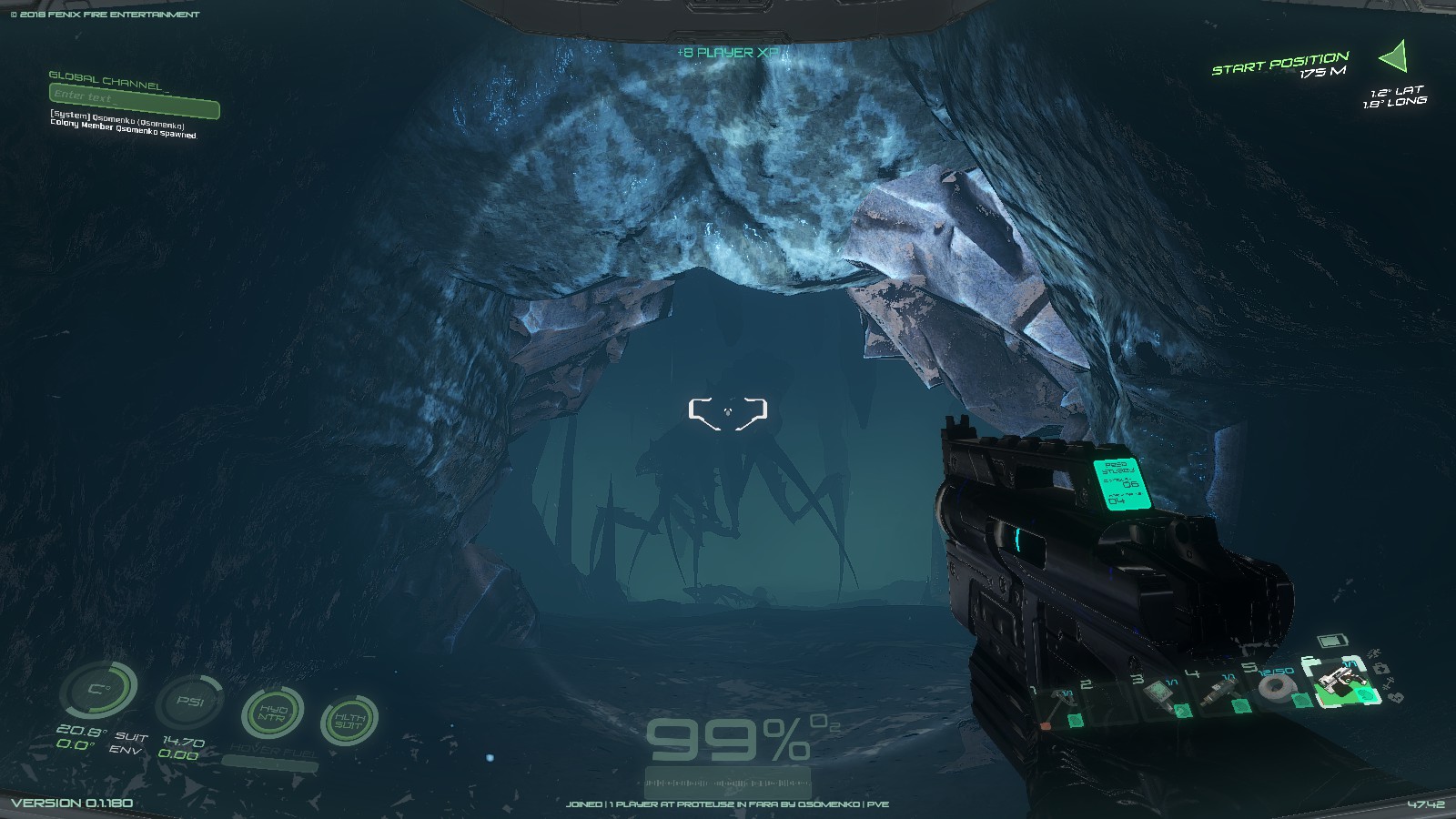This screenshot has height=819, width=1456.
Task: Focus the Global Channel chat text field
Action: (134, 97)
